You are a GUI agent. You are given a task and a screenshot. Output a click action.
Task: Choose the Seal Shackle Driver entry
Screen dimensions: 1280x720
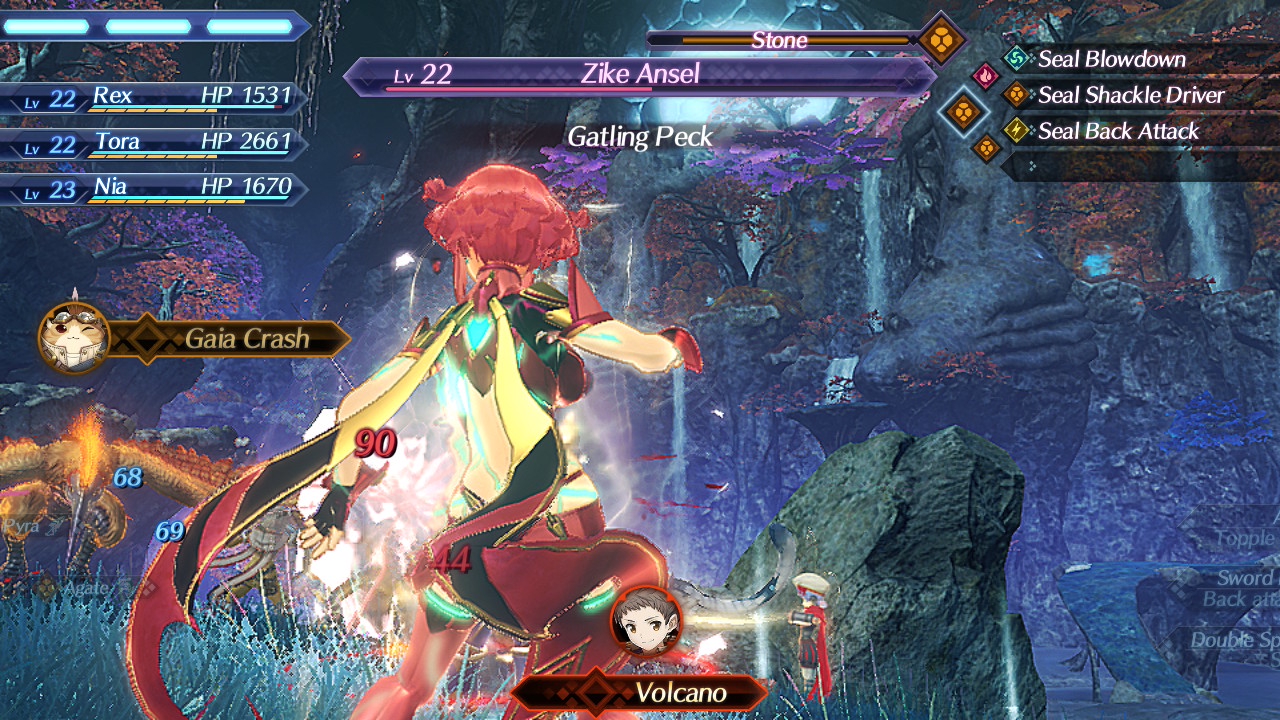1131,95
